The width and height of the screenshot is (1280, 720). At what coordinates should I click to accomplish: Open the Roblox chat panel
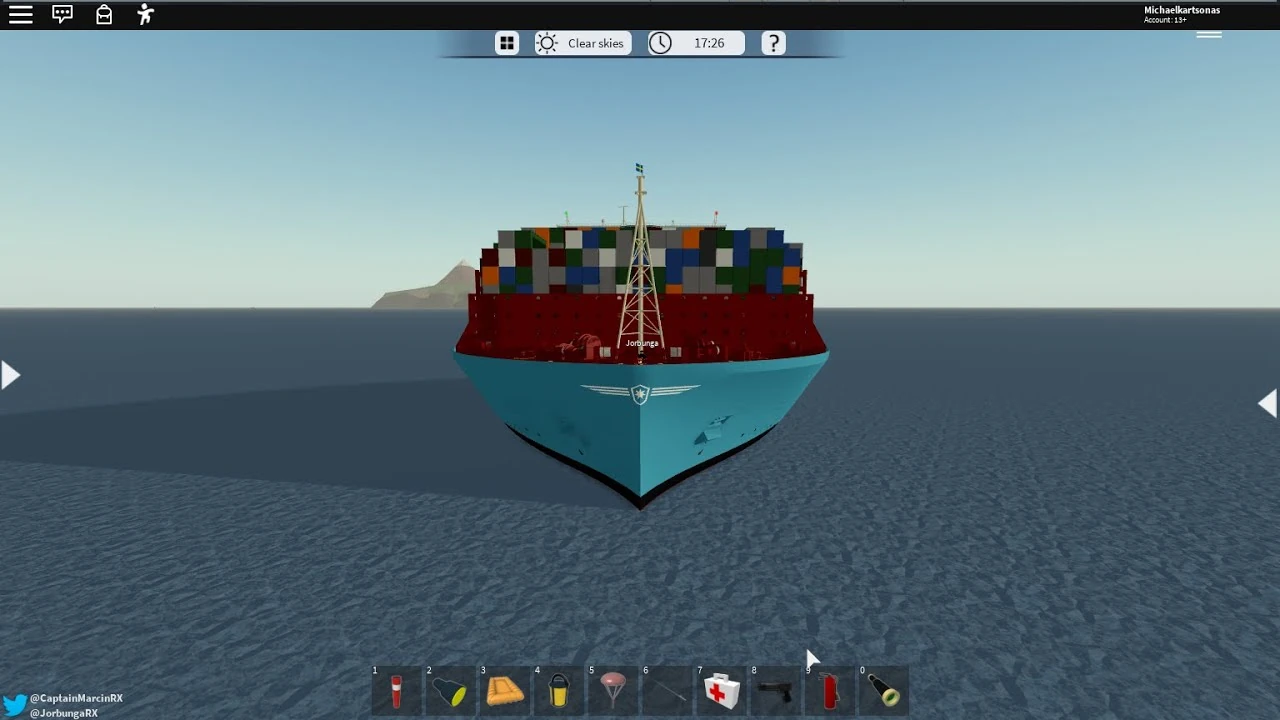click(62, 14)
